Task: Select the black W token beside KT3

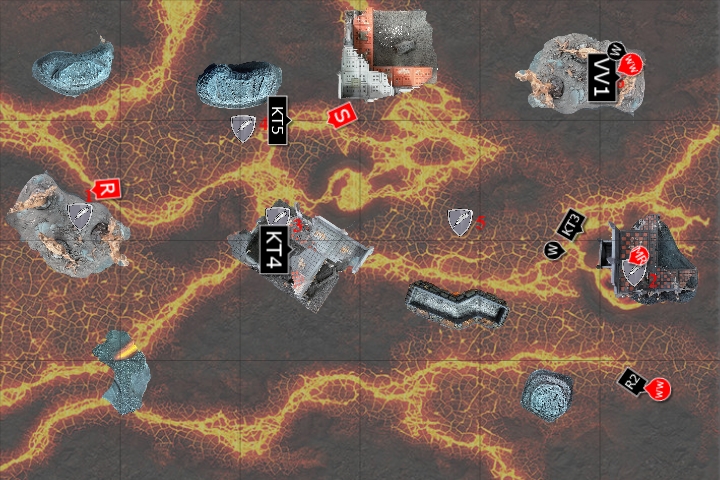Action: (552, 249)
